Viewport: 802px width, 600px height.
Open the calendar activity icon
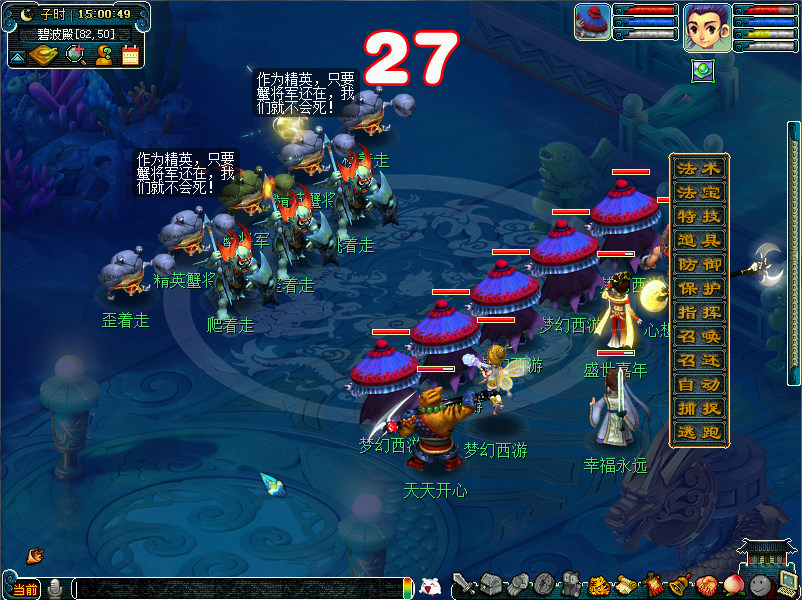coord(130,55)
